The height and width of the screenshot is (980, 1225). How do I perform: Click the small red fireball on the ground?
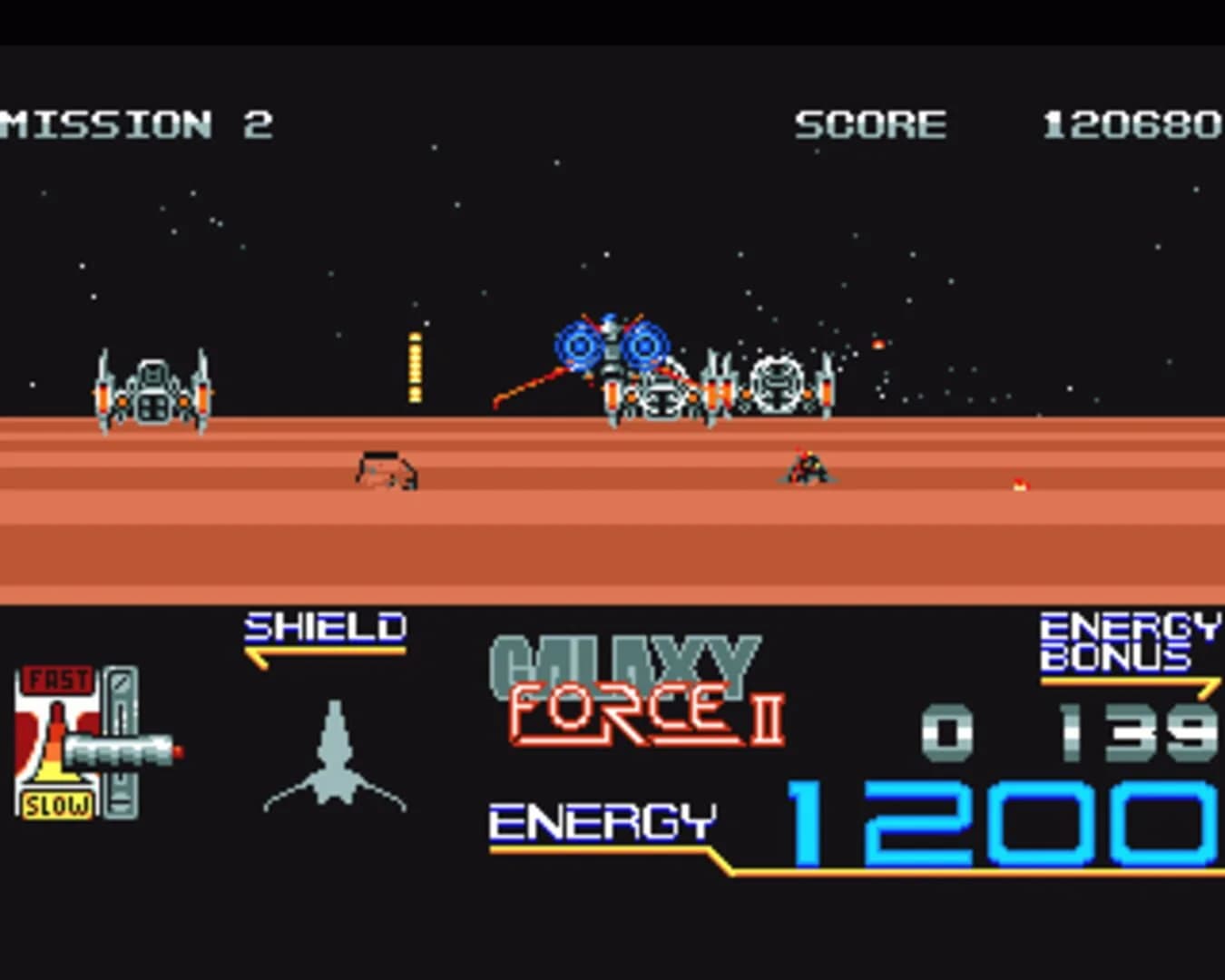tap(1018, 483)
